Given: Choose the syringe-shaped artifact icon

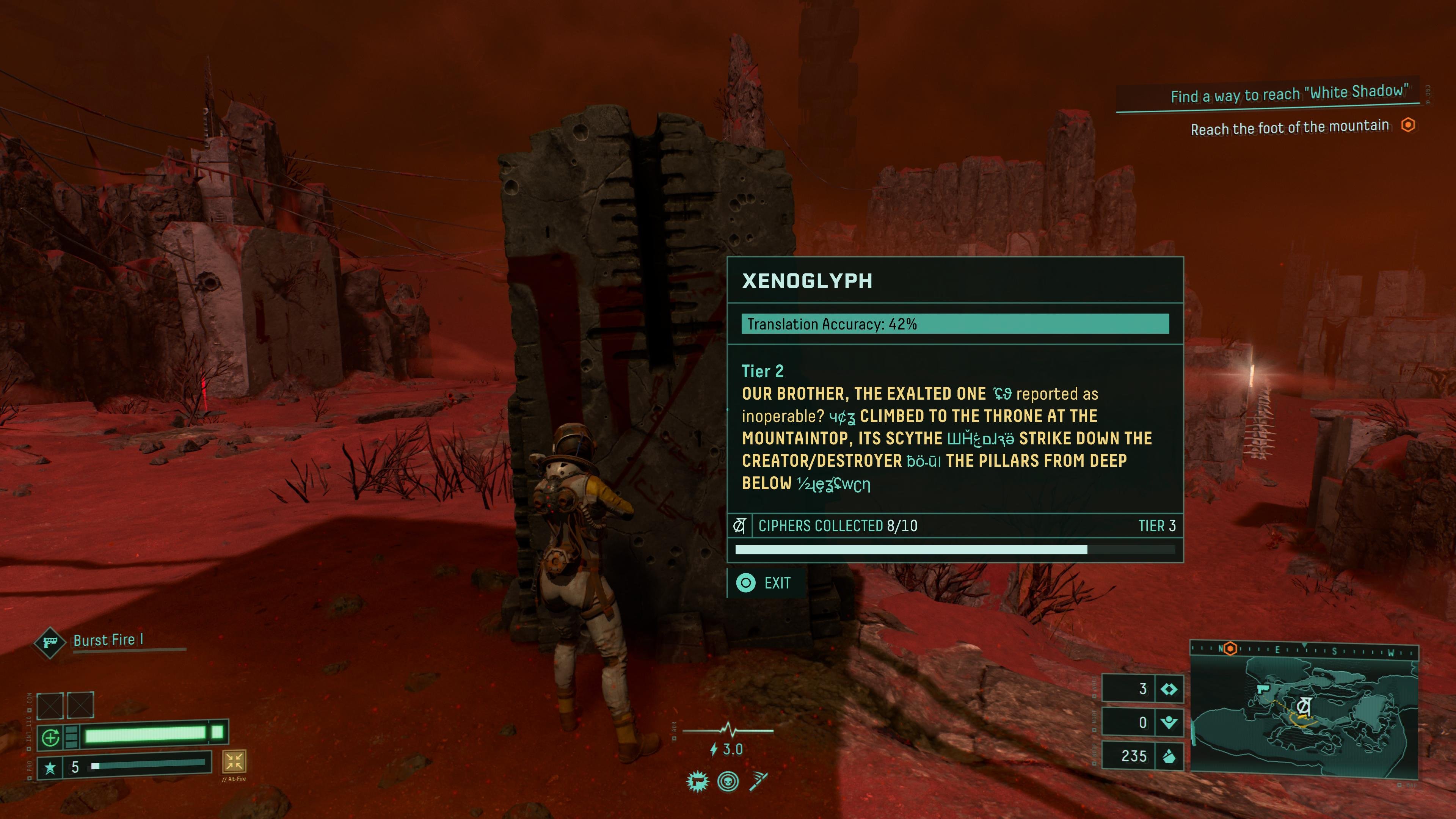Looking at the screenshot, I should (x=758, y=782).
